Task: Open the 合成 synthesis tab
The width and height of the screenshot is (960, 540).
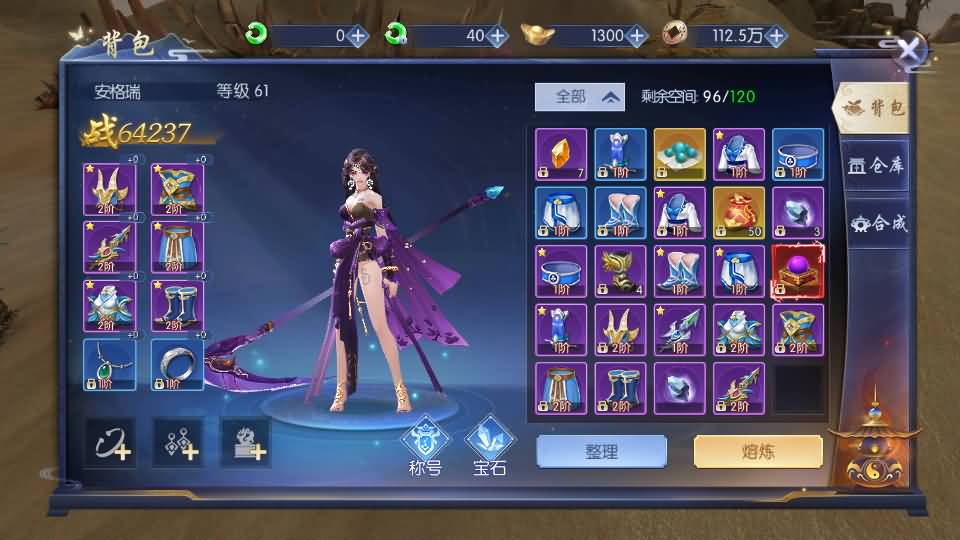Action: coord(877,223)
